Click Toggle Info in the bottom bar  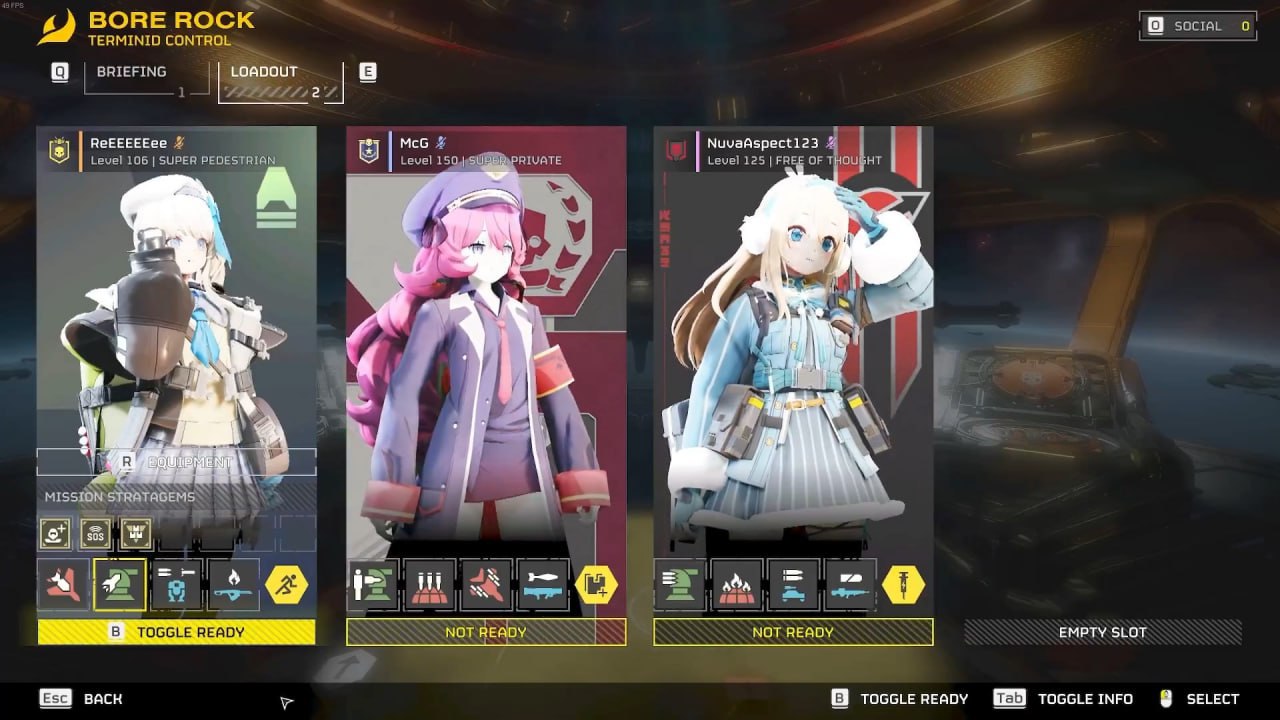pos(1064,699)
